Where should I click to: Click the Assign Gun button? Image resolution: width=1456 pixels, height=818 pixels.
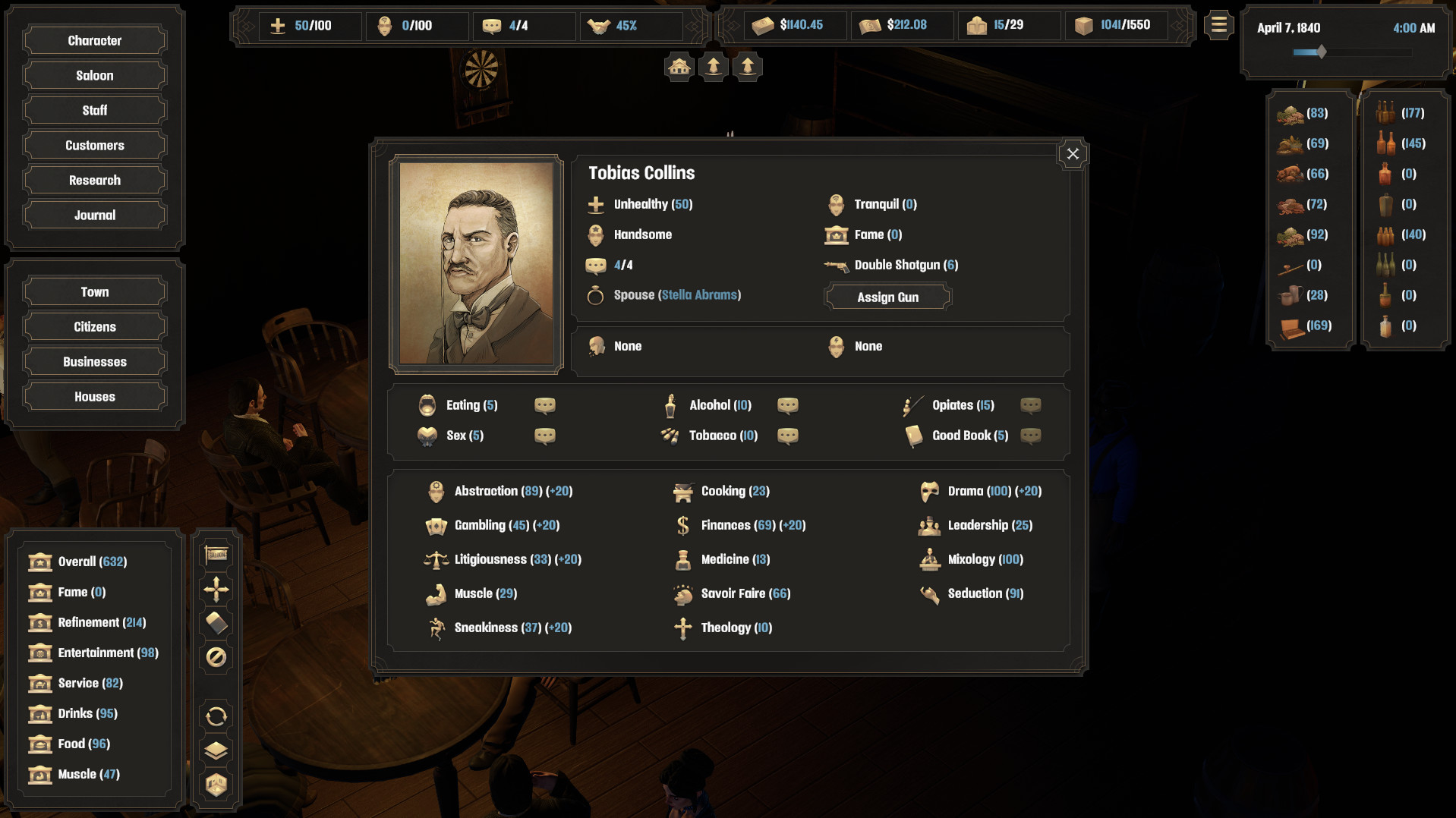[x=887, y=297]
